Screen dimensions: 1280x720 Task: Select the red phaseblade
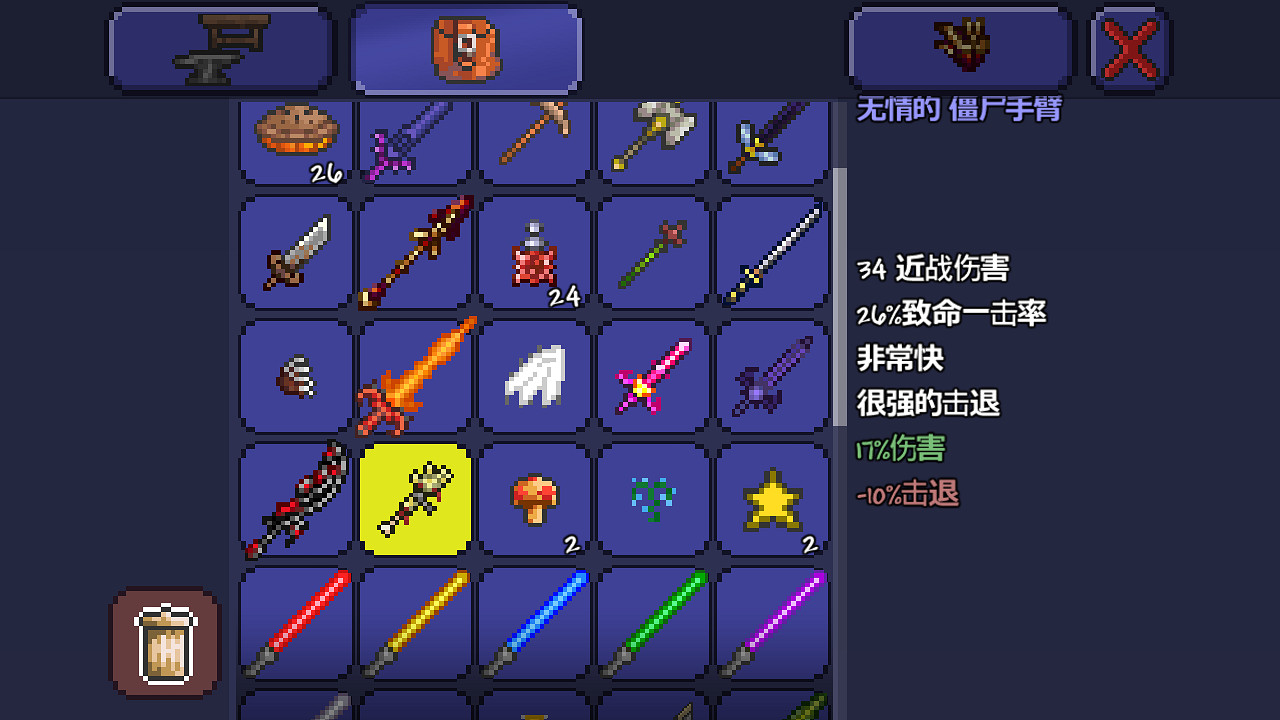click(294, 622)
